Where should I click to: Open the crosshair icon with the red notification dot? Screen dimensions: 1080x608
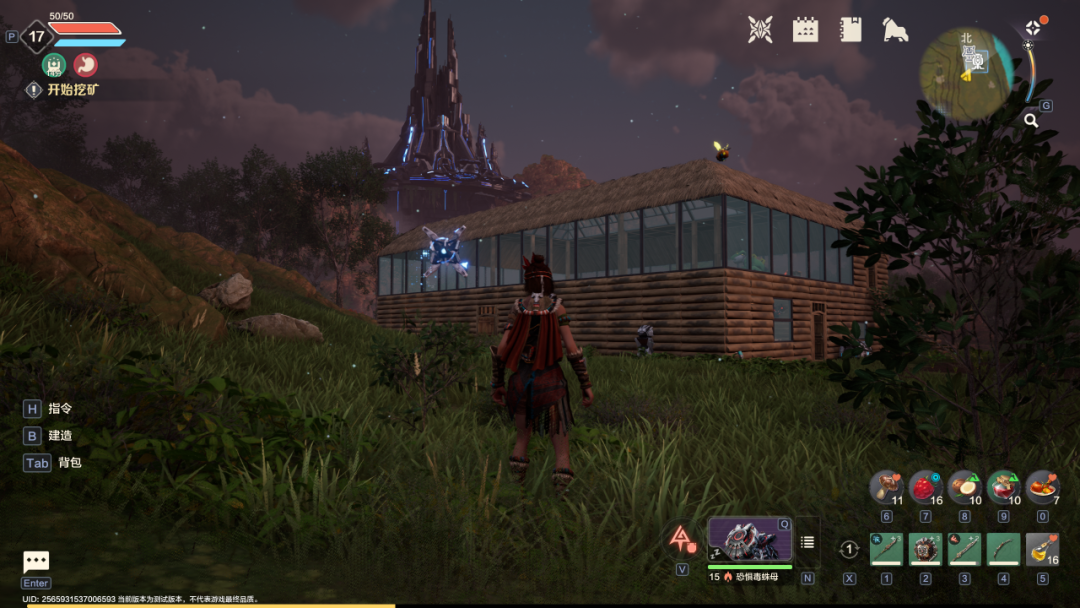click(1033, 28)
